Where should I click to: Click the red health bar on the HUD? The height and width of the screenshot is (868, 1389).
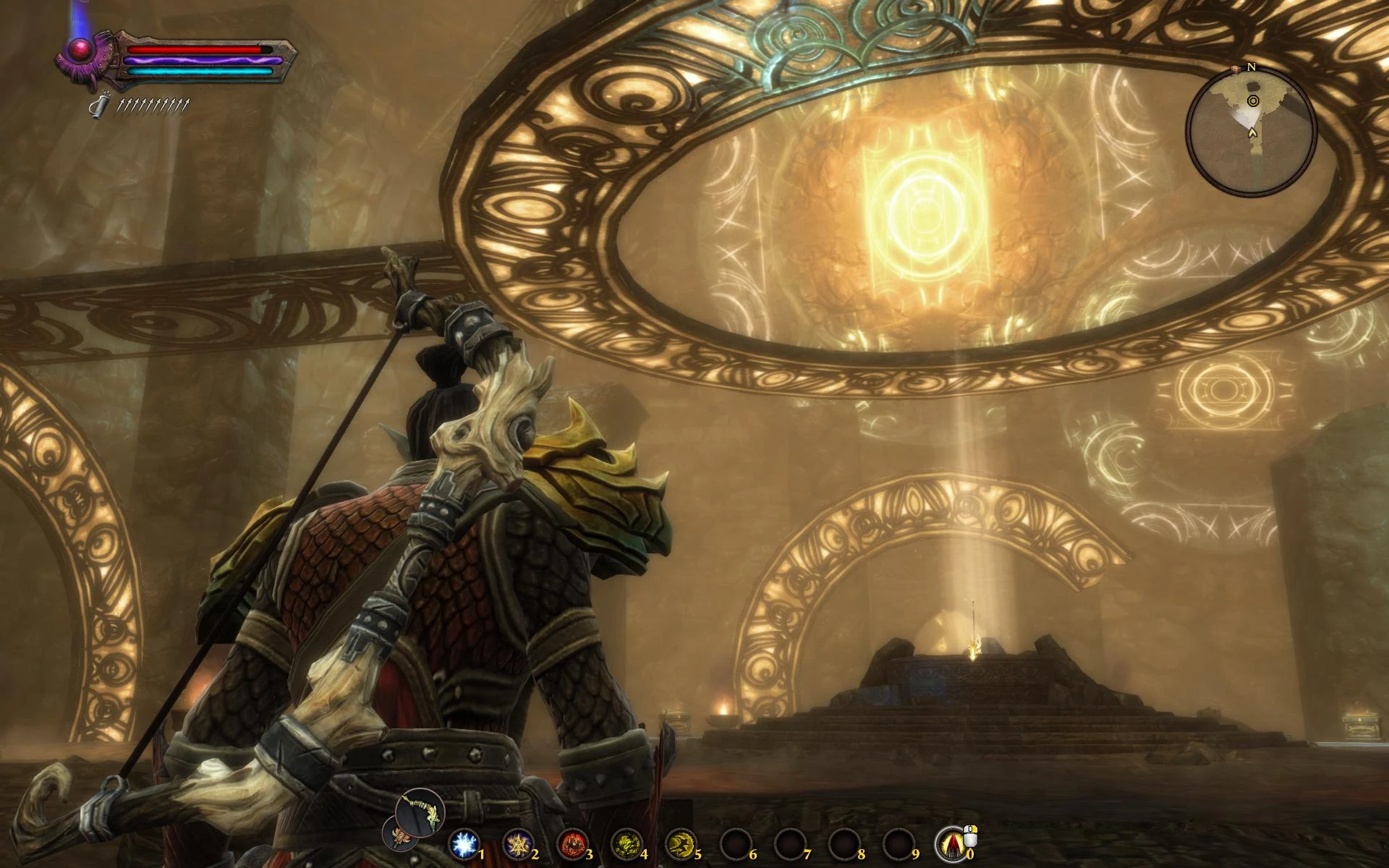200,49
